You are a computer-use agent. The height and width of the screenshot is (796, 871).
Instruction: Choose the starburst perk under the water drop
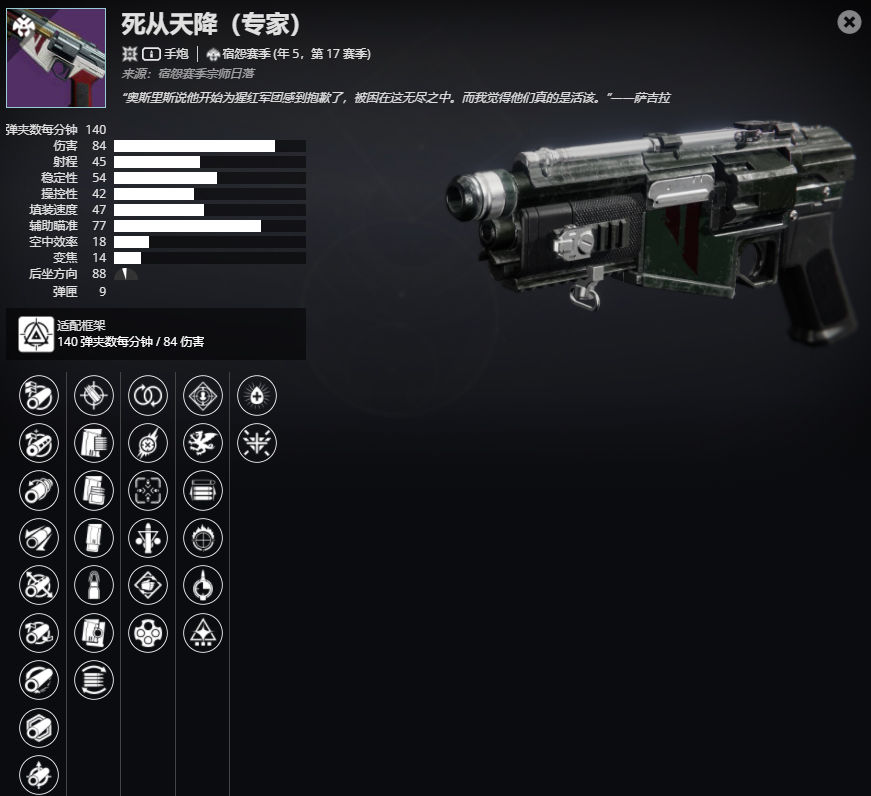[x=256, y=443]
